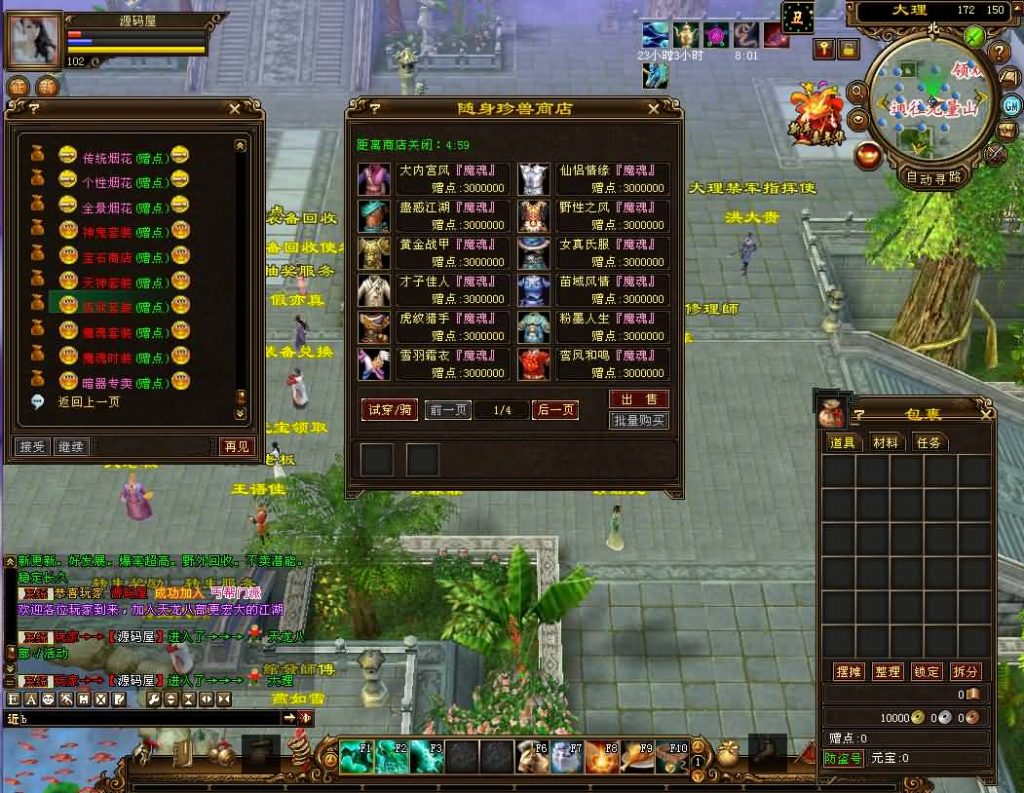The image size is (1024, 793).
Task: Activate 自动寻路 under the minimap
Action: click(x=934, y=178)
